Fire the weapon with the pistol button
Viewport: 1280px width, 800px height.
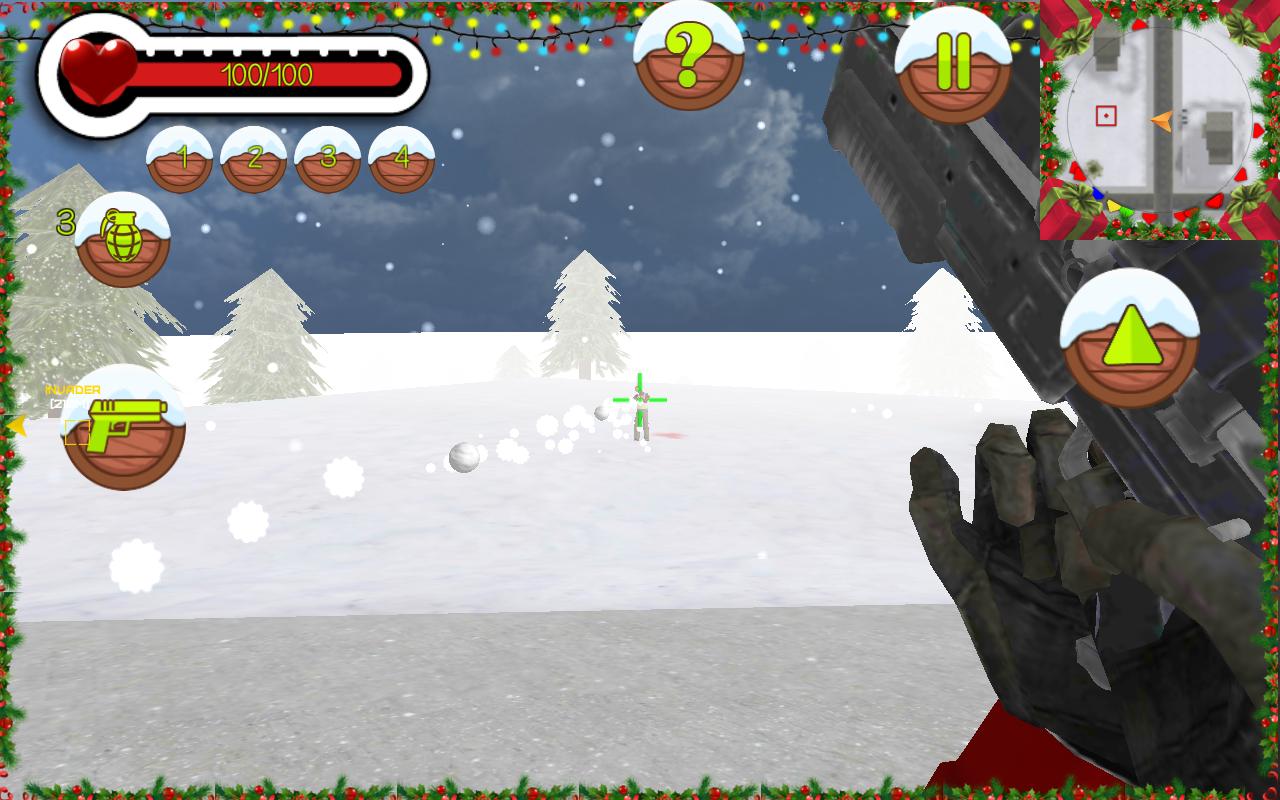[124, 428]
